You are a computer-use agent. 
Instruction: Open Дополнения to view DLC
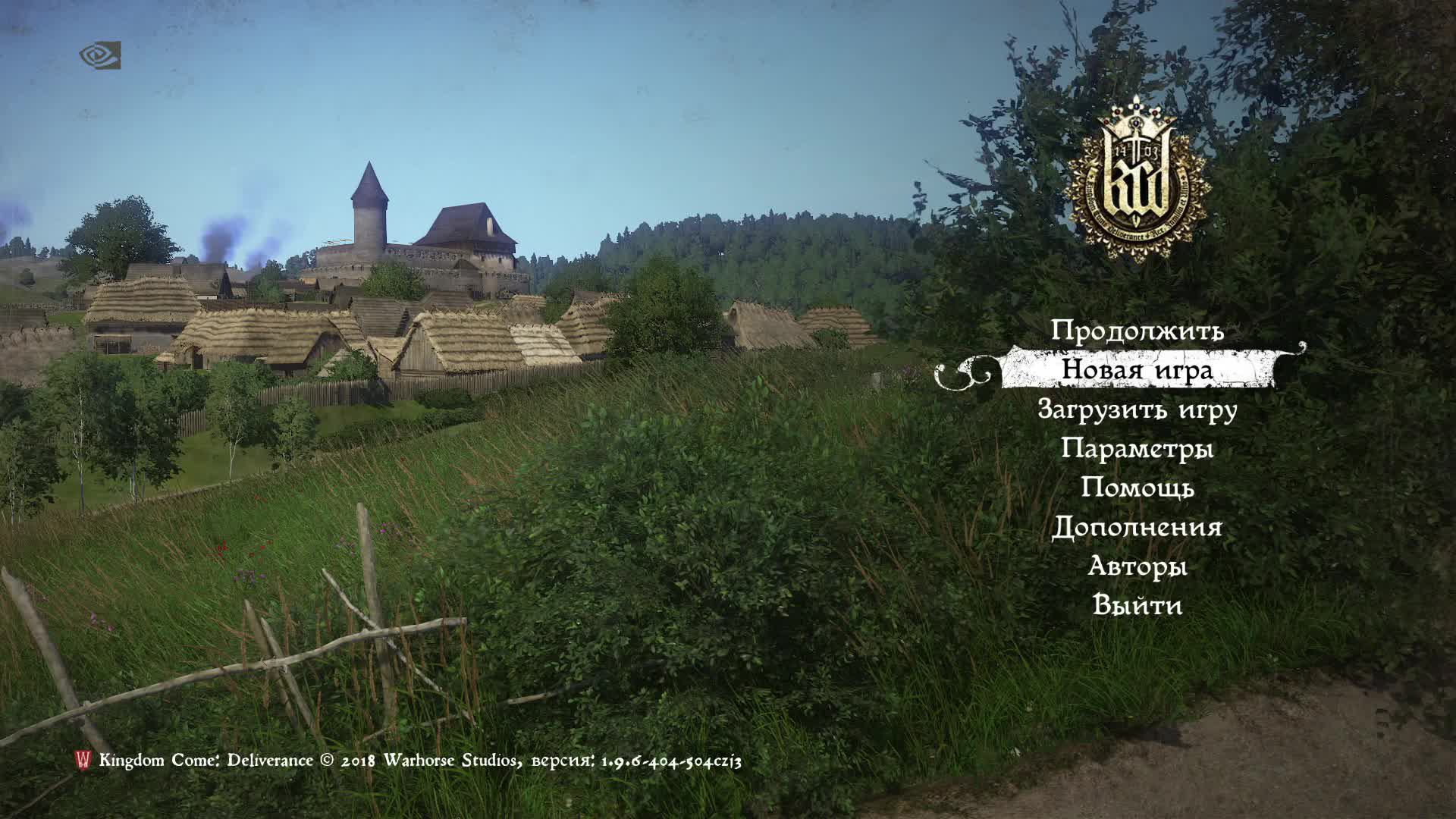pos(1137,529)
